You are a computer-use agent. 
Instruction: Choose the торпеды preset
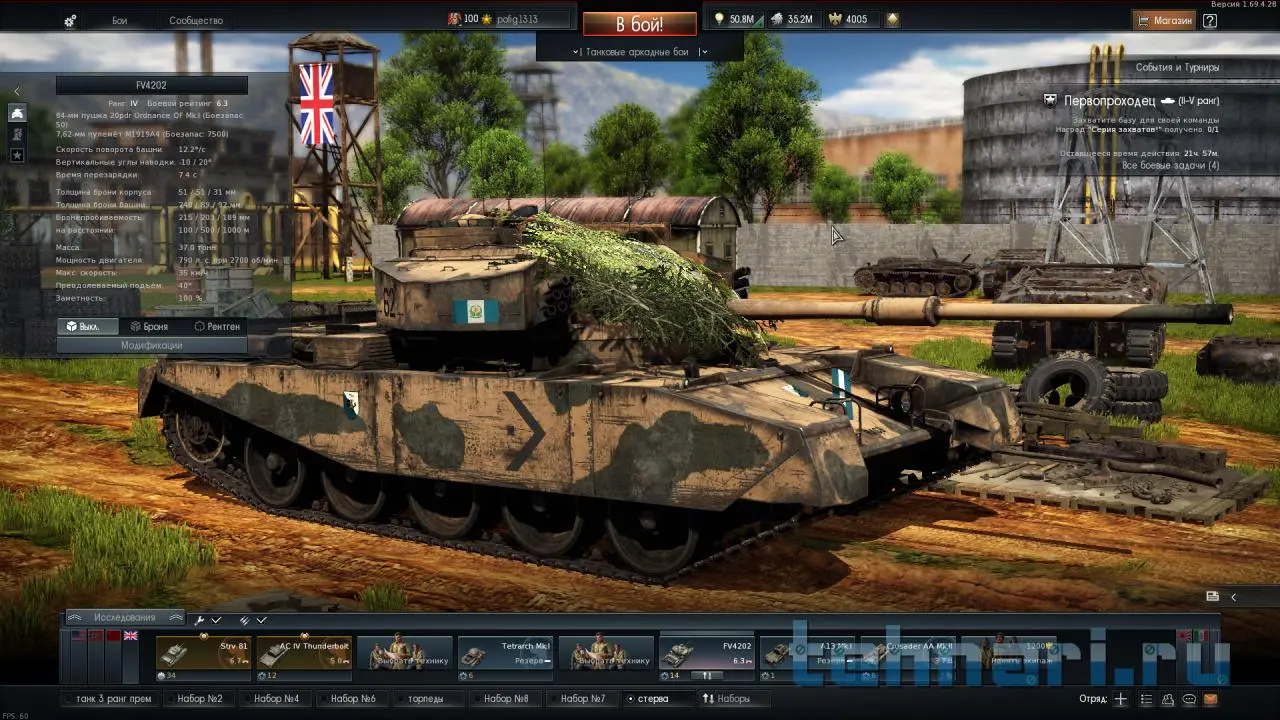coord(425,698)
